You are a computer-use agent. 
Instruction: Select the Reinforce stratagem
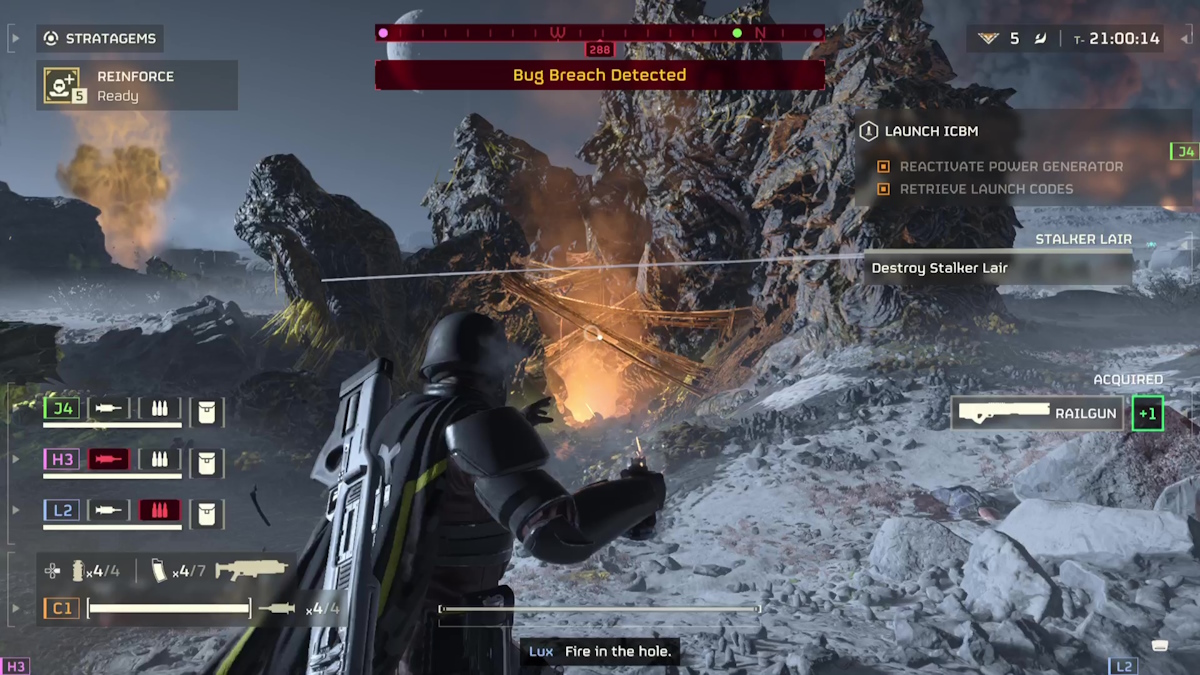(137, 86)
